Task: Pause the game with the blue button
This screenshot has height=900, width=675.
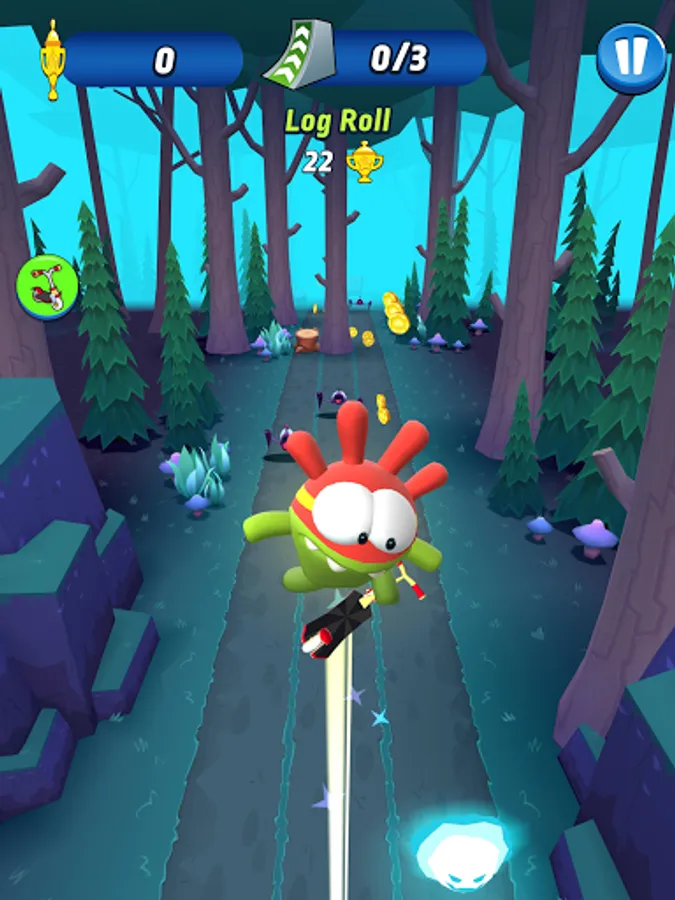Action: [x=631, y=58]
